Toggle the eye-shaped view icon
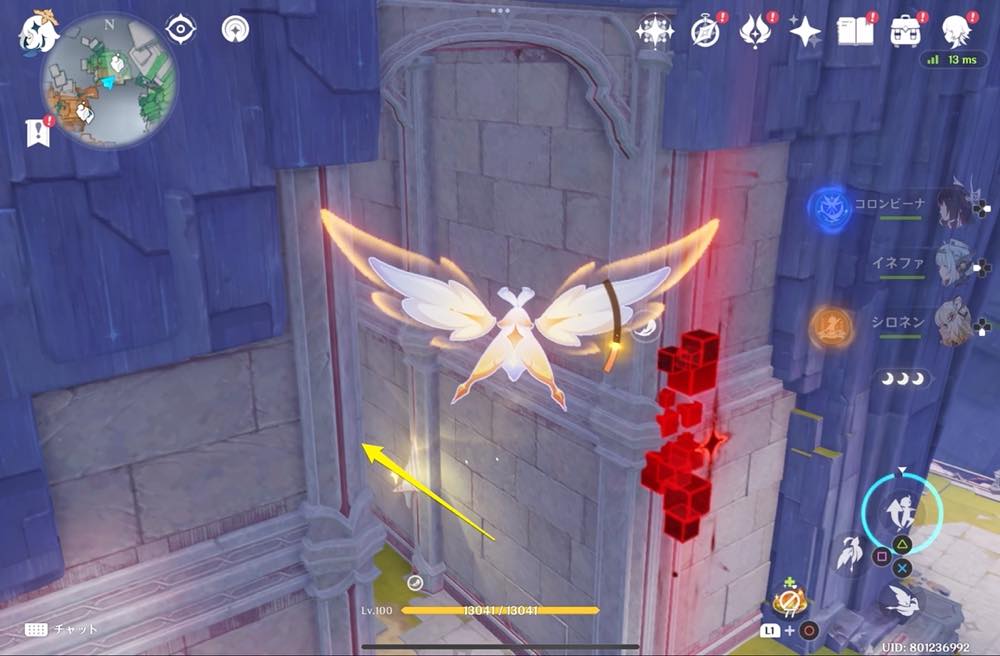 click(x=180, y=30)
